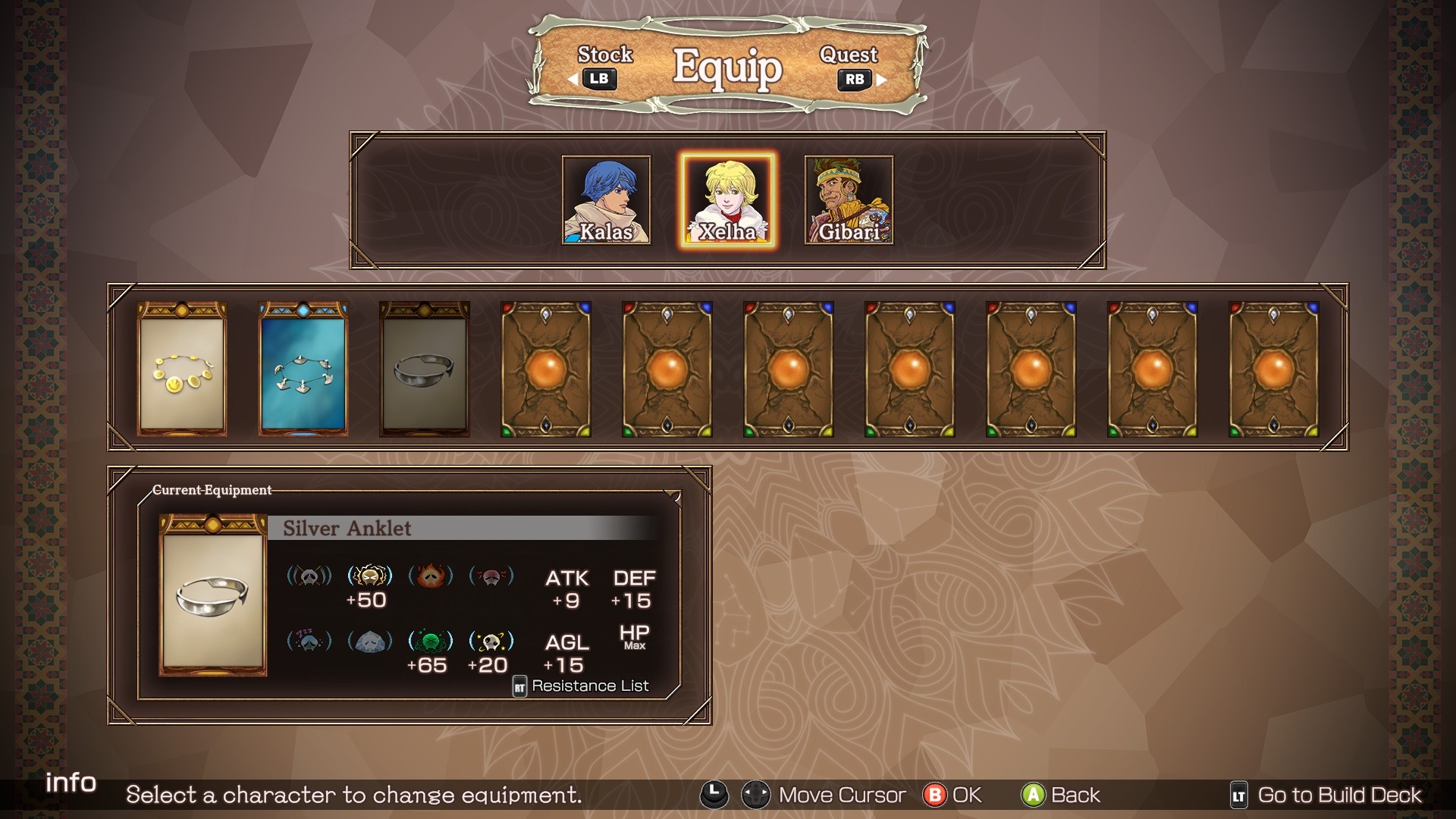Go to Build Deck

point(1326,795)
